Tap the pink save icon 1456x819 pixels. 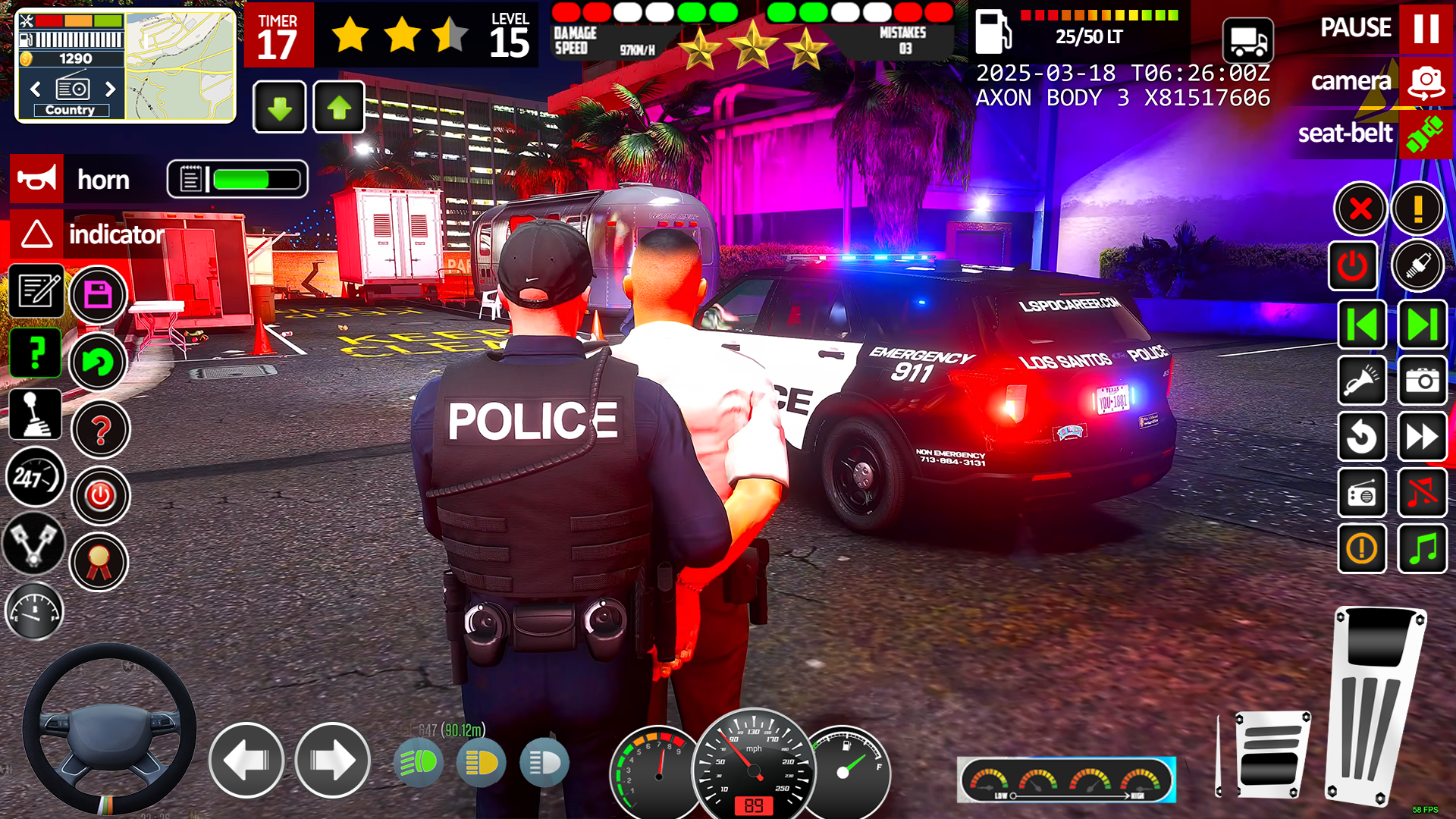point(98,294)
